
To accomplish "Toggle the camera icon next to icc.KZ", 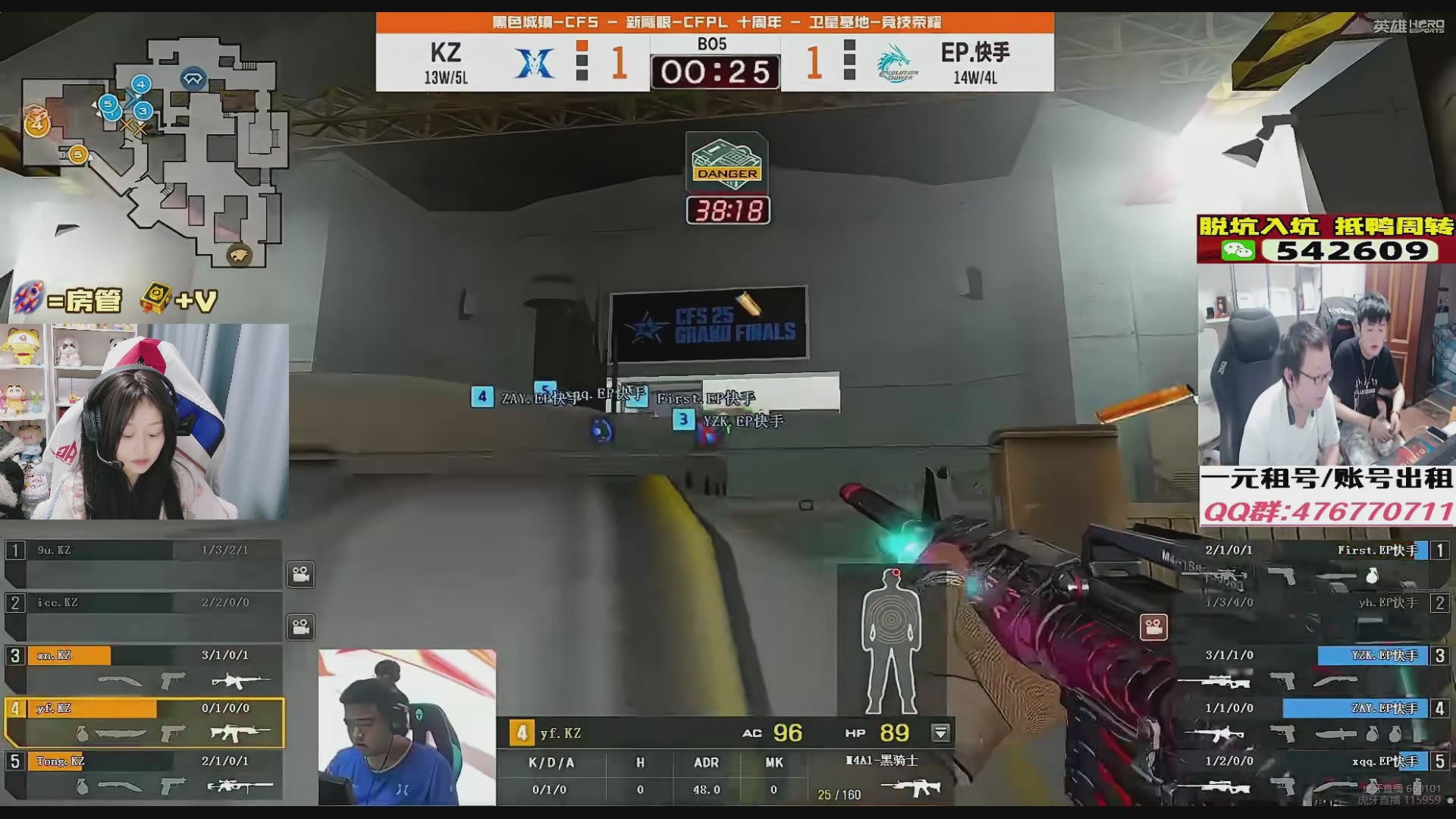I will pyautogui.click(x=301, y=627).
